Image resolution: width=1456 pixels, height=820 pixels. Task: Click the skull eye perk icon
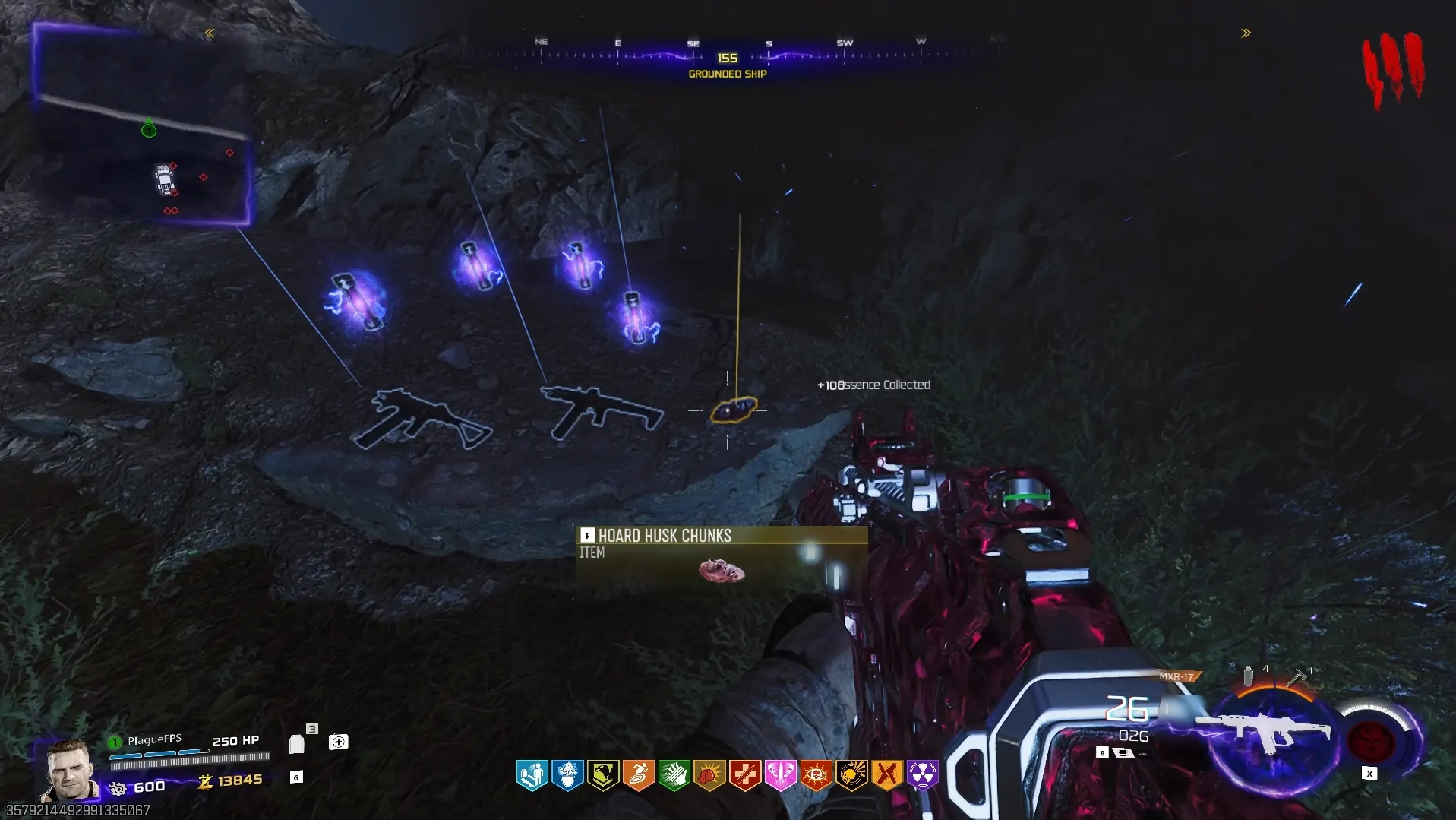click(x=816, y=775)
